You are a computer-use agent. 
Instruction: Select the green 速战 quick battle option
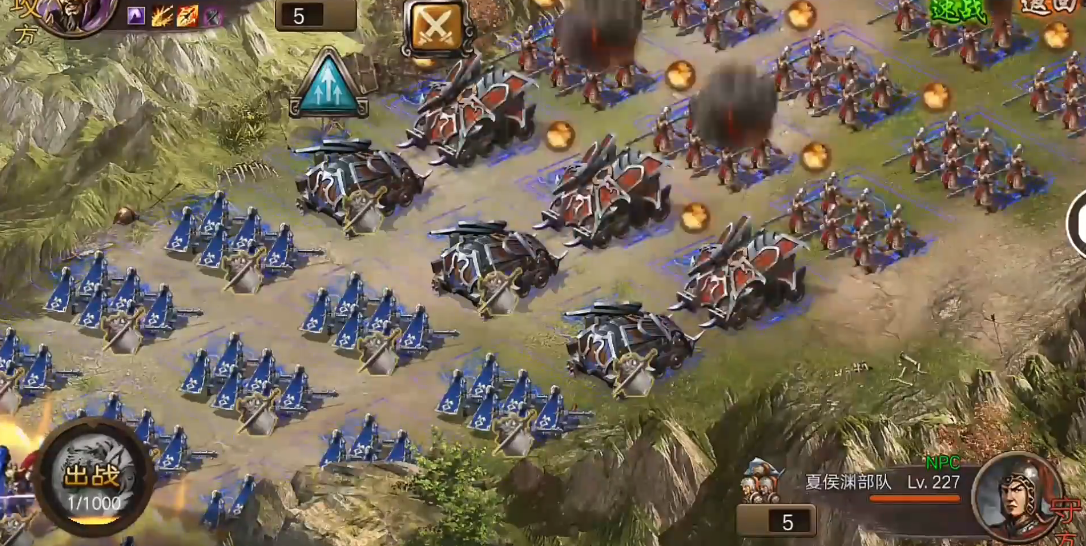coord(958,10)
